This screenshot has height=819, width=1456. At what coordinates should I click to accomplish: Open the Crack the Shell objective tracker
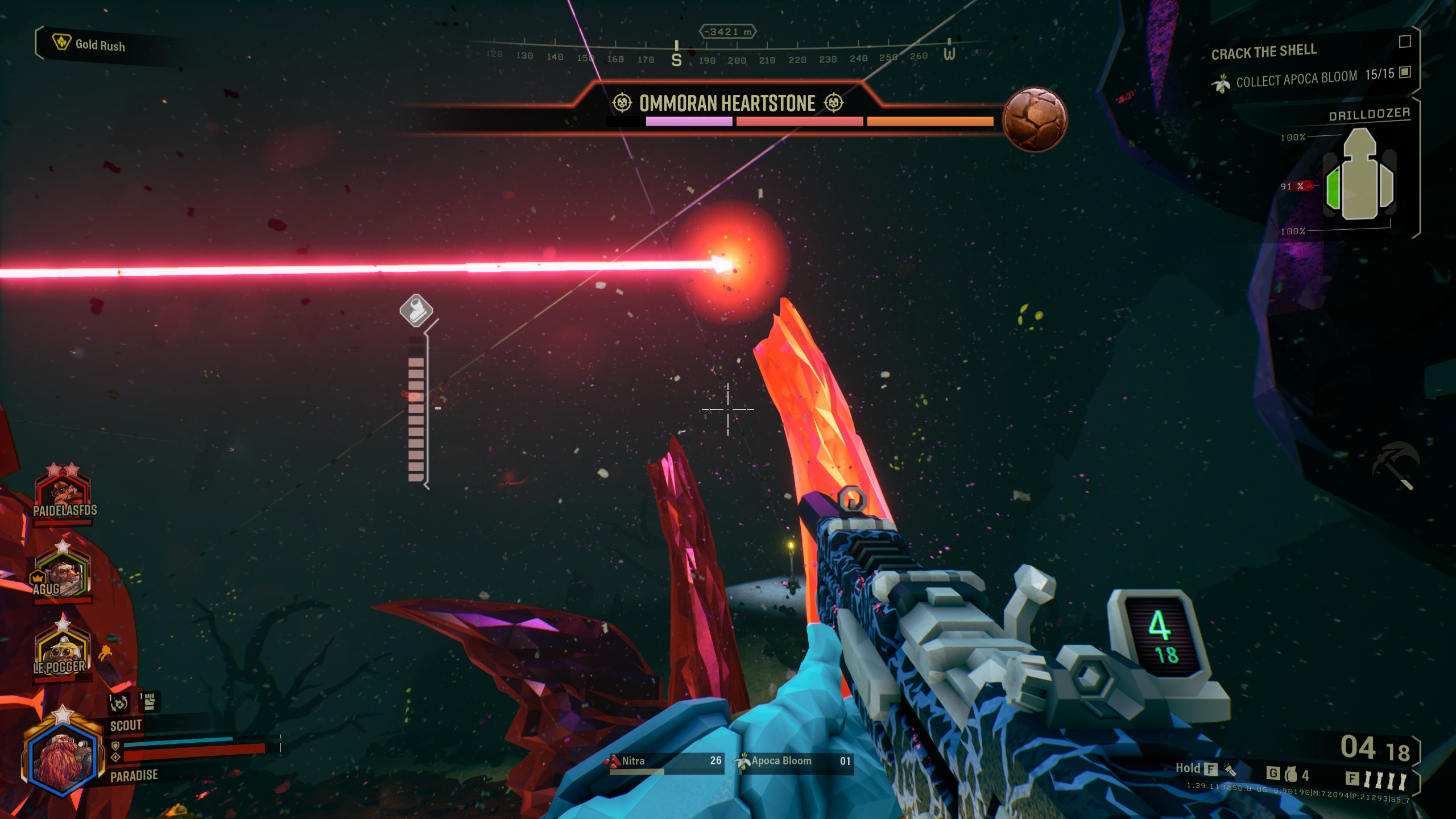pyautogui.click(x=1264, y=52)
